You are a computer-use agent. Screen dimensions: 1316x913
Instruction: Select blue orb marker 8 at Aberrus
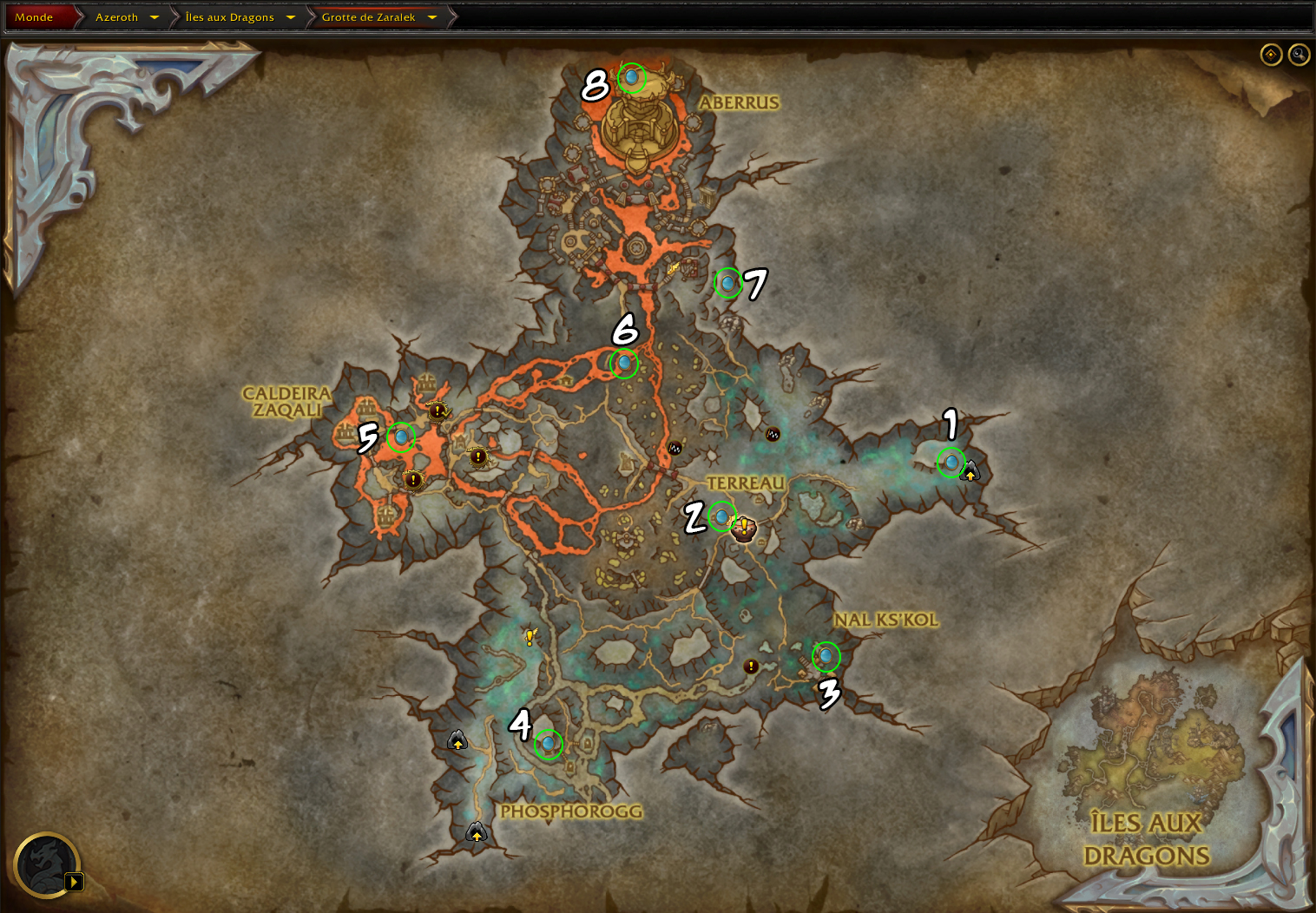coord(632,78)
